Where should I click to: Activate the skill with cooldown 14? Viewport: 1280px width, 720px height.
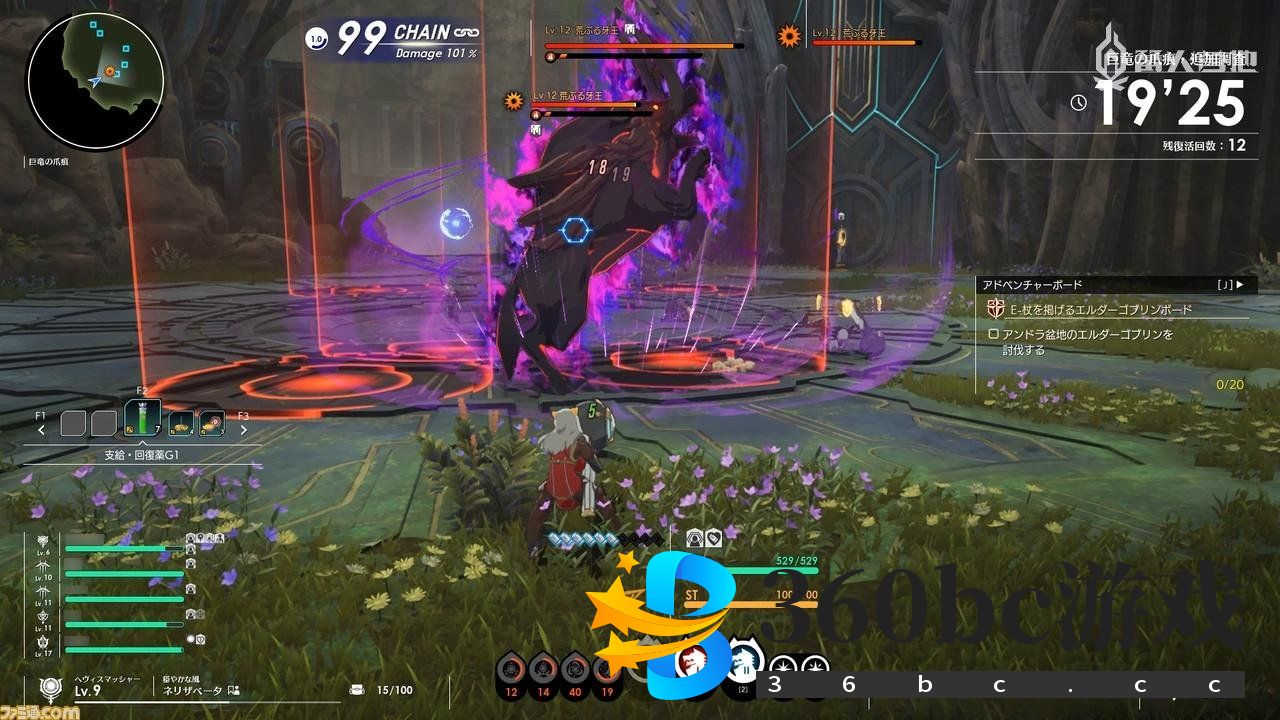point(542,670)
